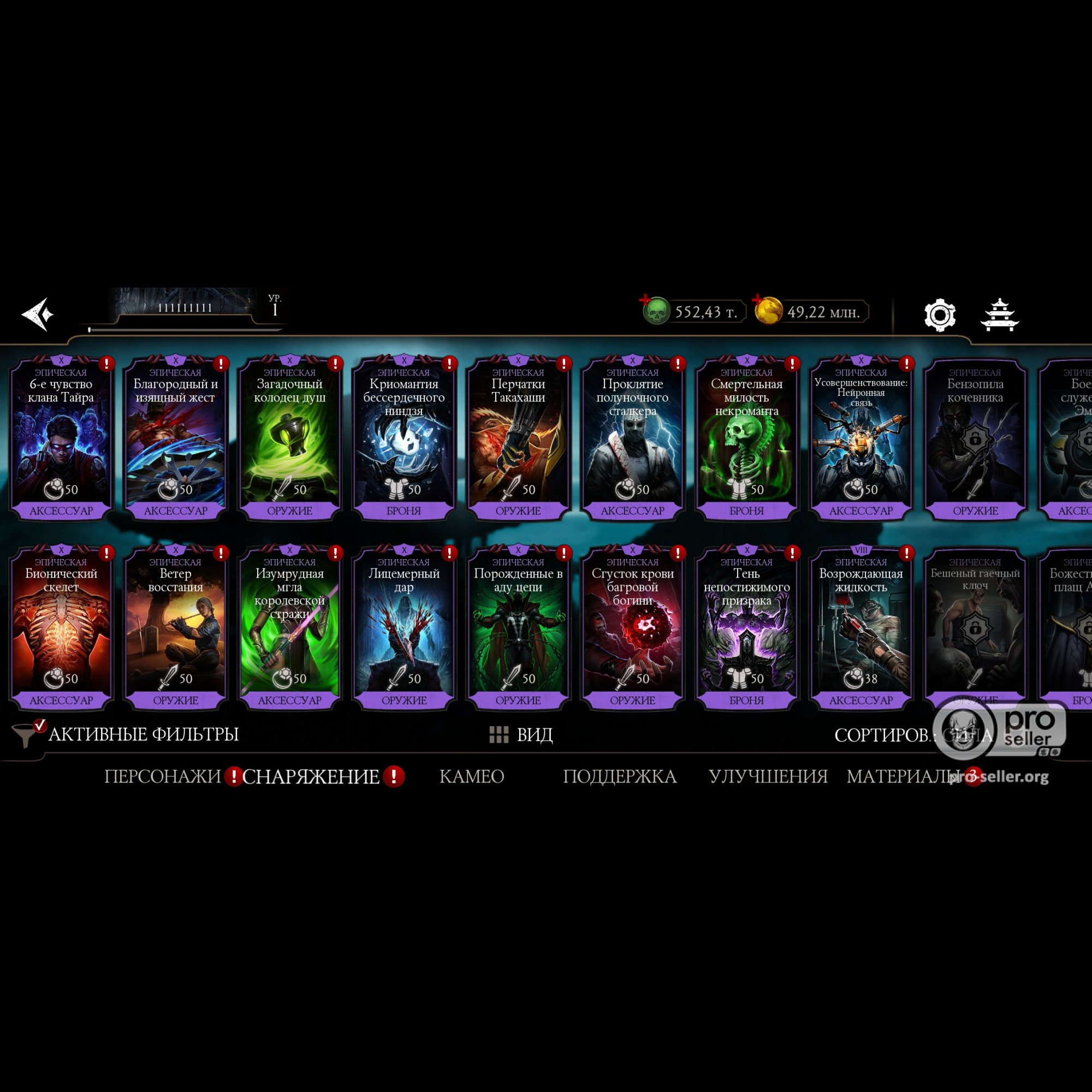This screenshot has width=1092, height=1092.
Task: Open the pagoda temple menu icon
Action: tap(999, 314)
